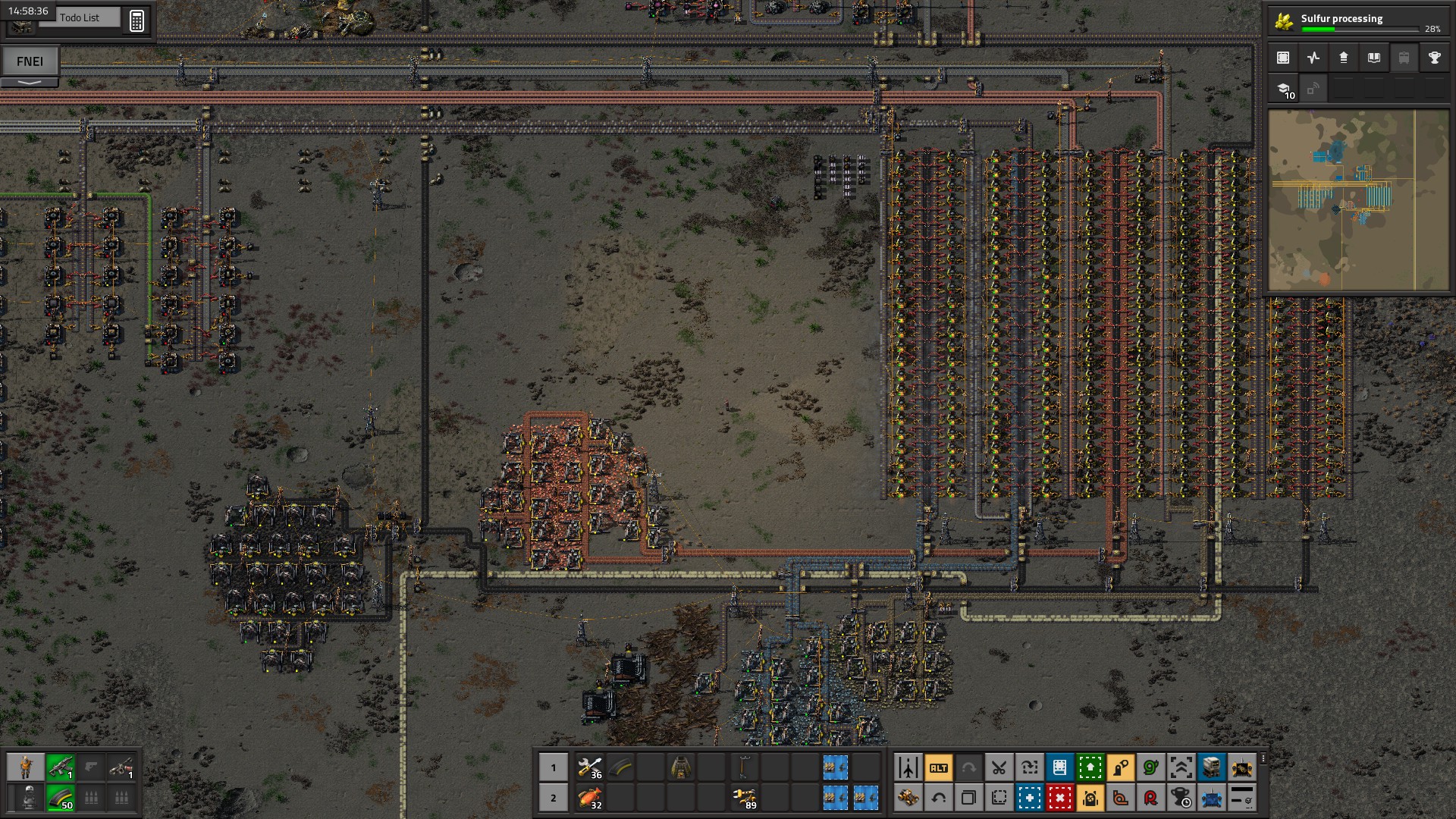Click the calculator icon button
Screen dimensions: 1456x819
coord(136,20)
